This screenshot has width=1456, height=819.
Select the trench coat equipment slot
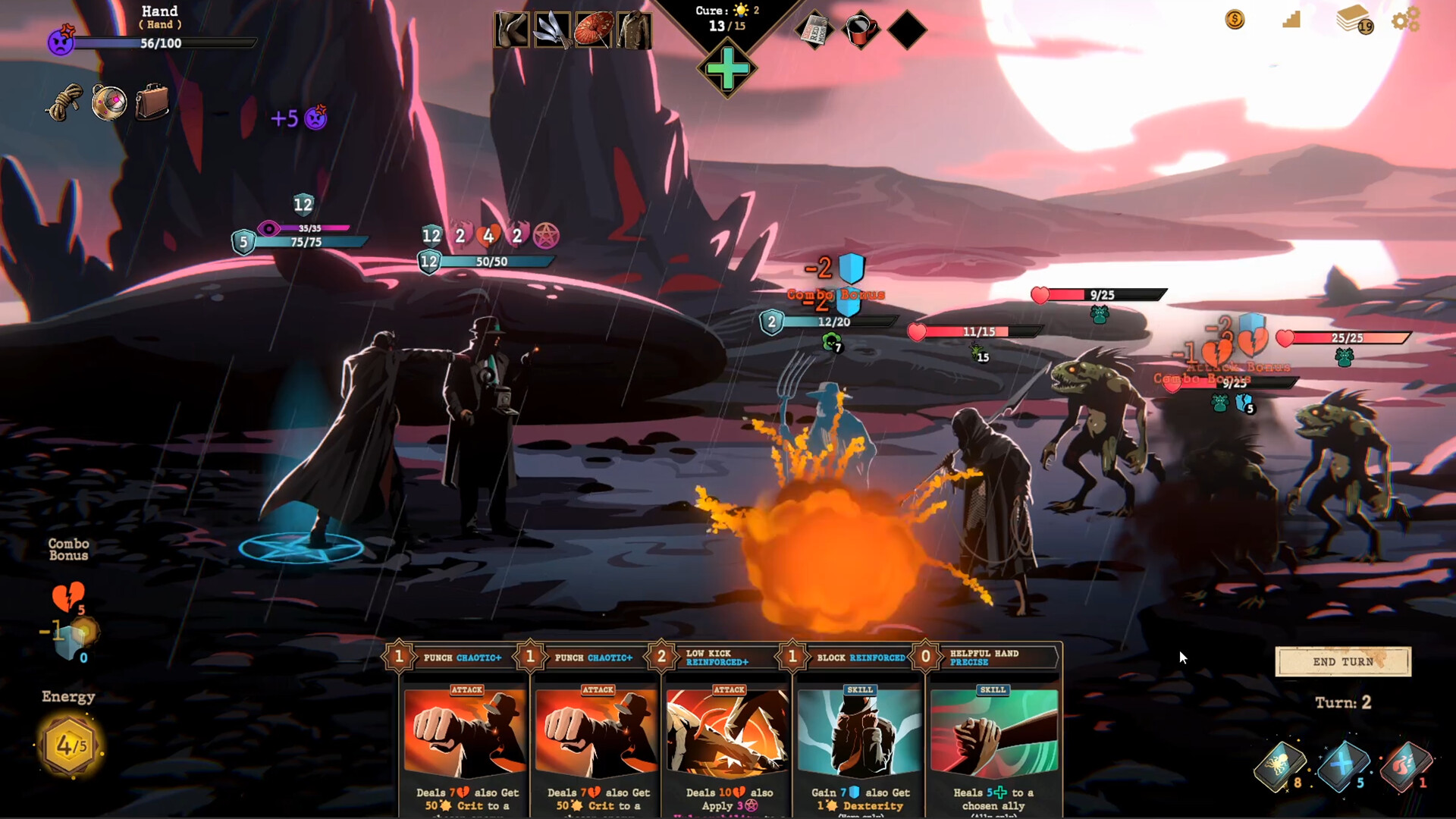pos(634,31)
